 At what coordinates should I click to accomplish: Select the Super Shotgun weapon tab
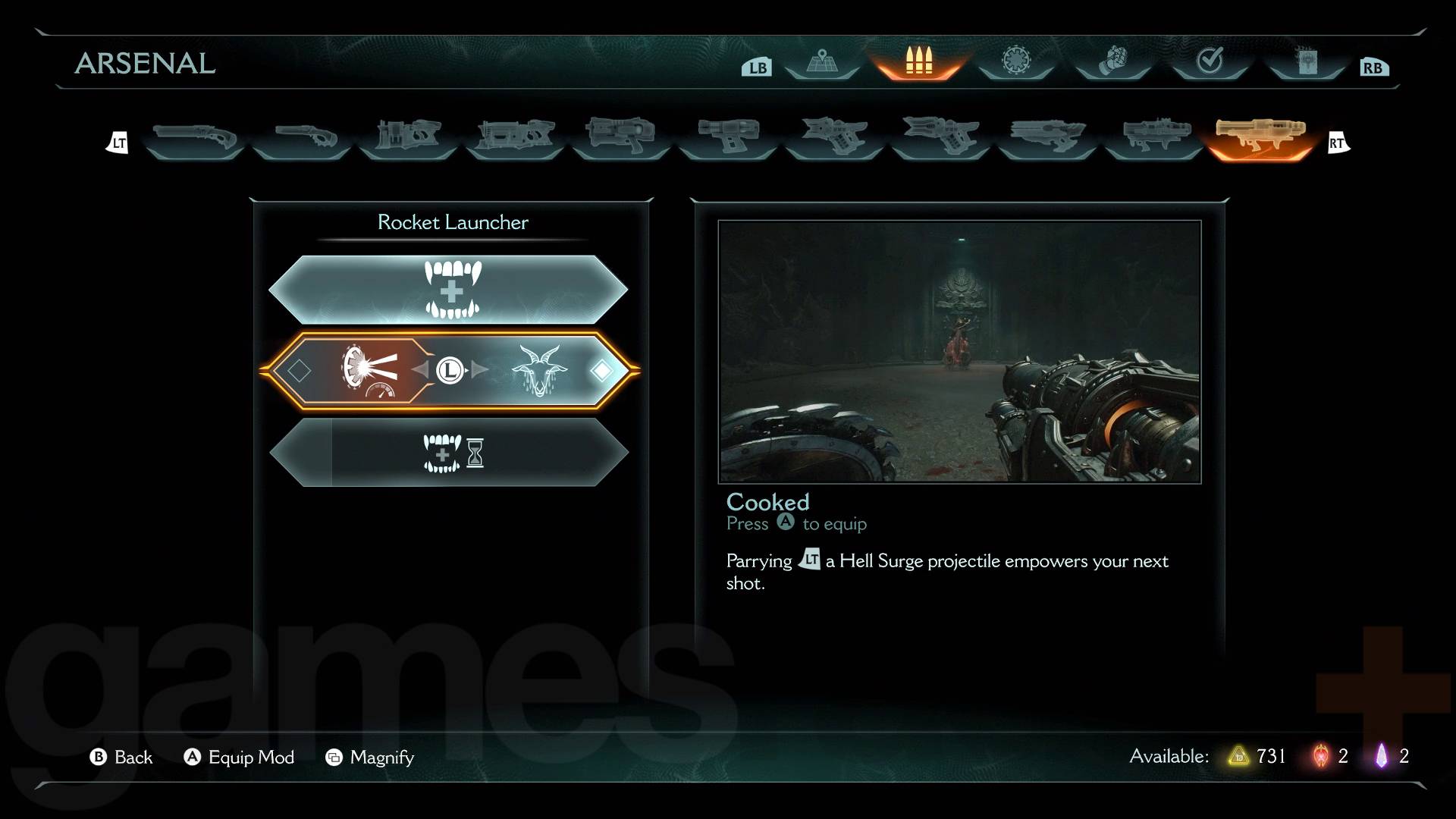(301, 137)
